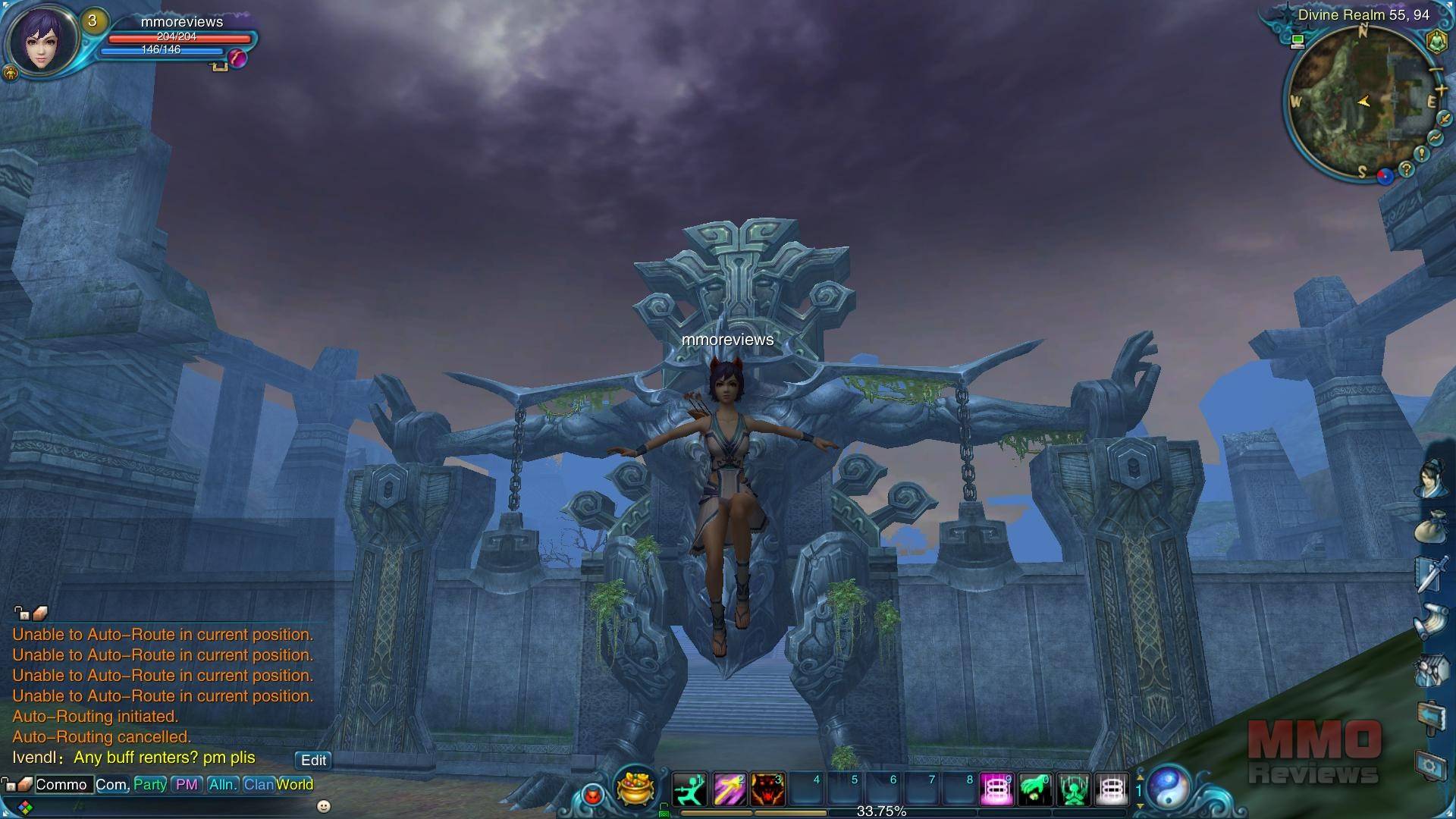Click the player avatar portrait

pos(42,40)
